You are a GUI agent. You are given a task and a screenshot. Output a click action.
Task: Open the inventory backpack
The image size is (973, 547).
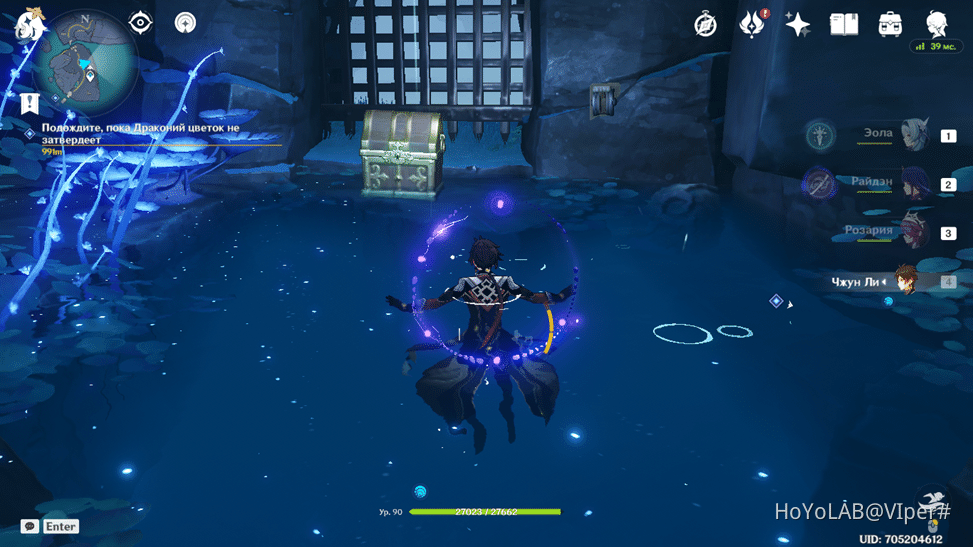coord(890,24)
